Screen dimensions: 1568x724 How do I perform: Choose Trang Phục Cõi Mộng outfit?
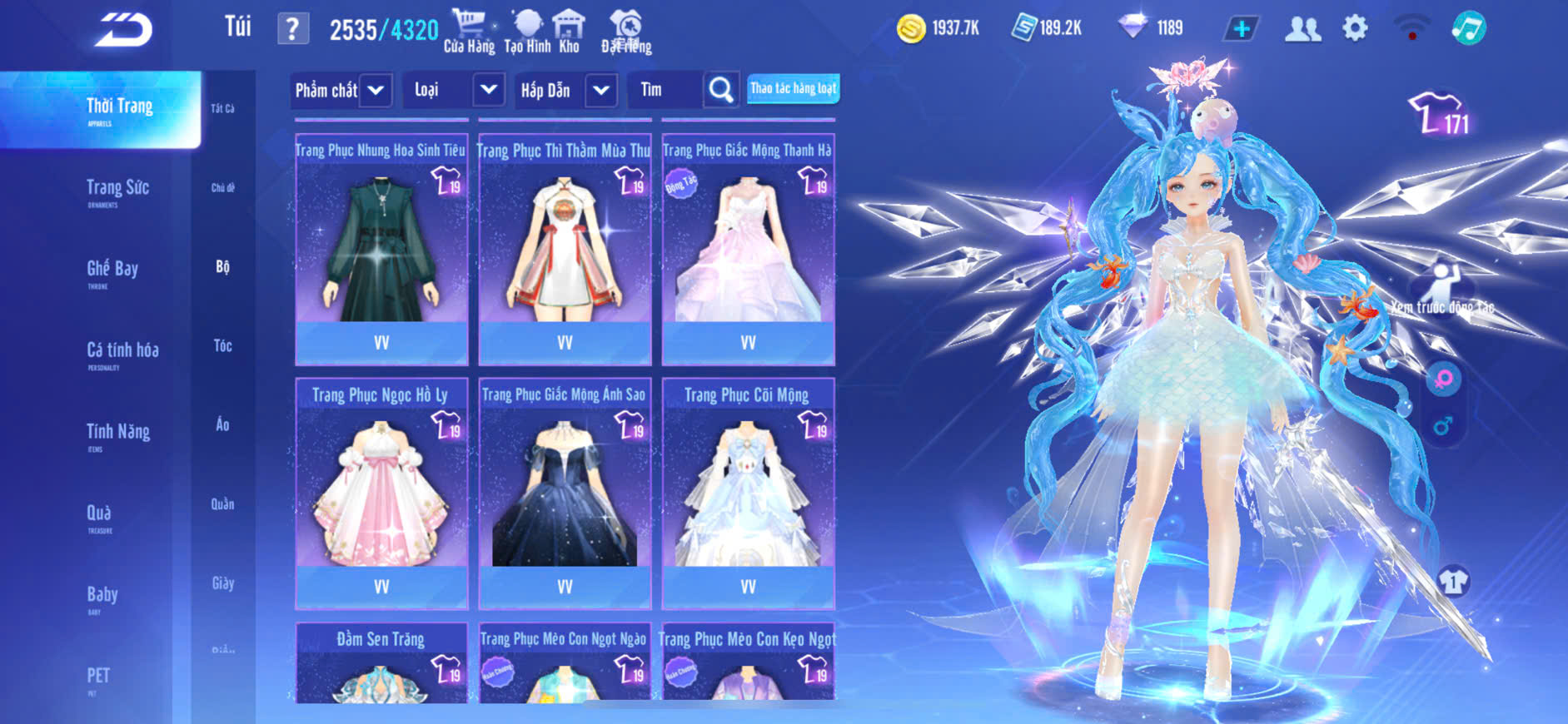coord(748,493)
